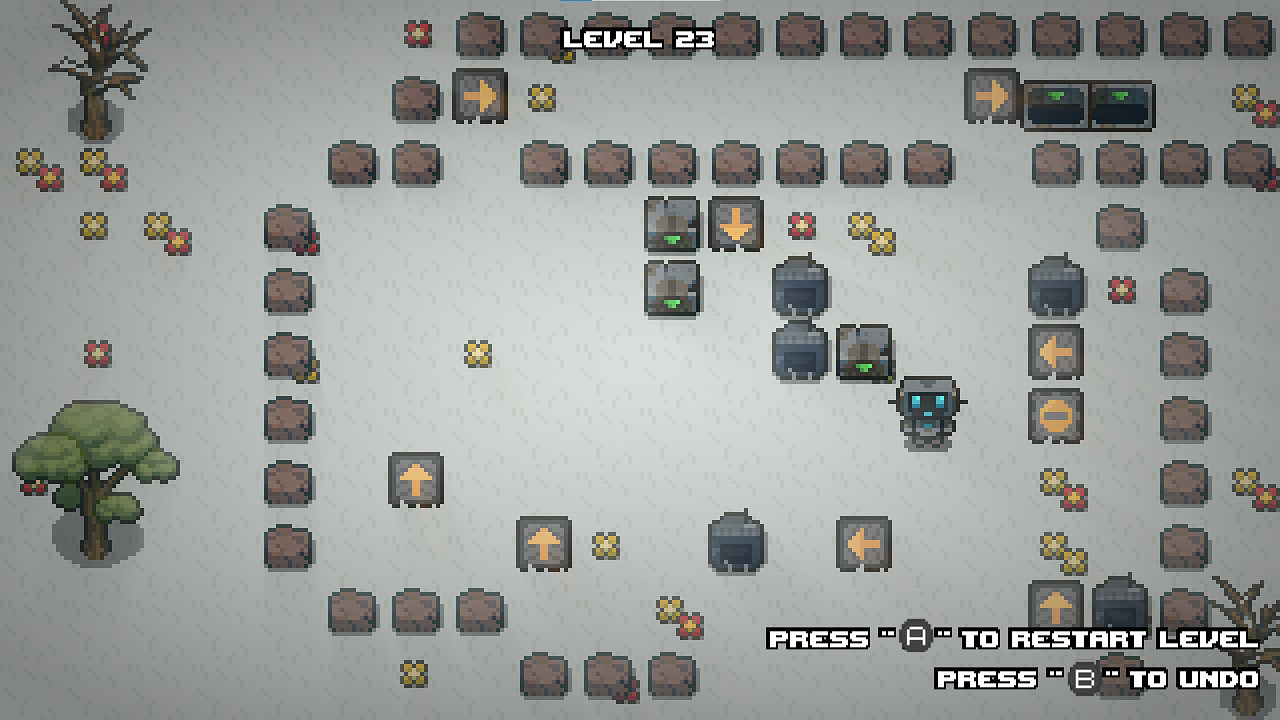Click the right arrow tile at top left

click(479, 94)
